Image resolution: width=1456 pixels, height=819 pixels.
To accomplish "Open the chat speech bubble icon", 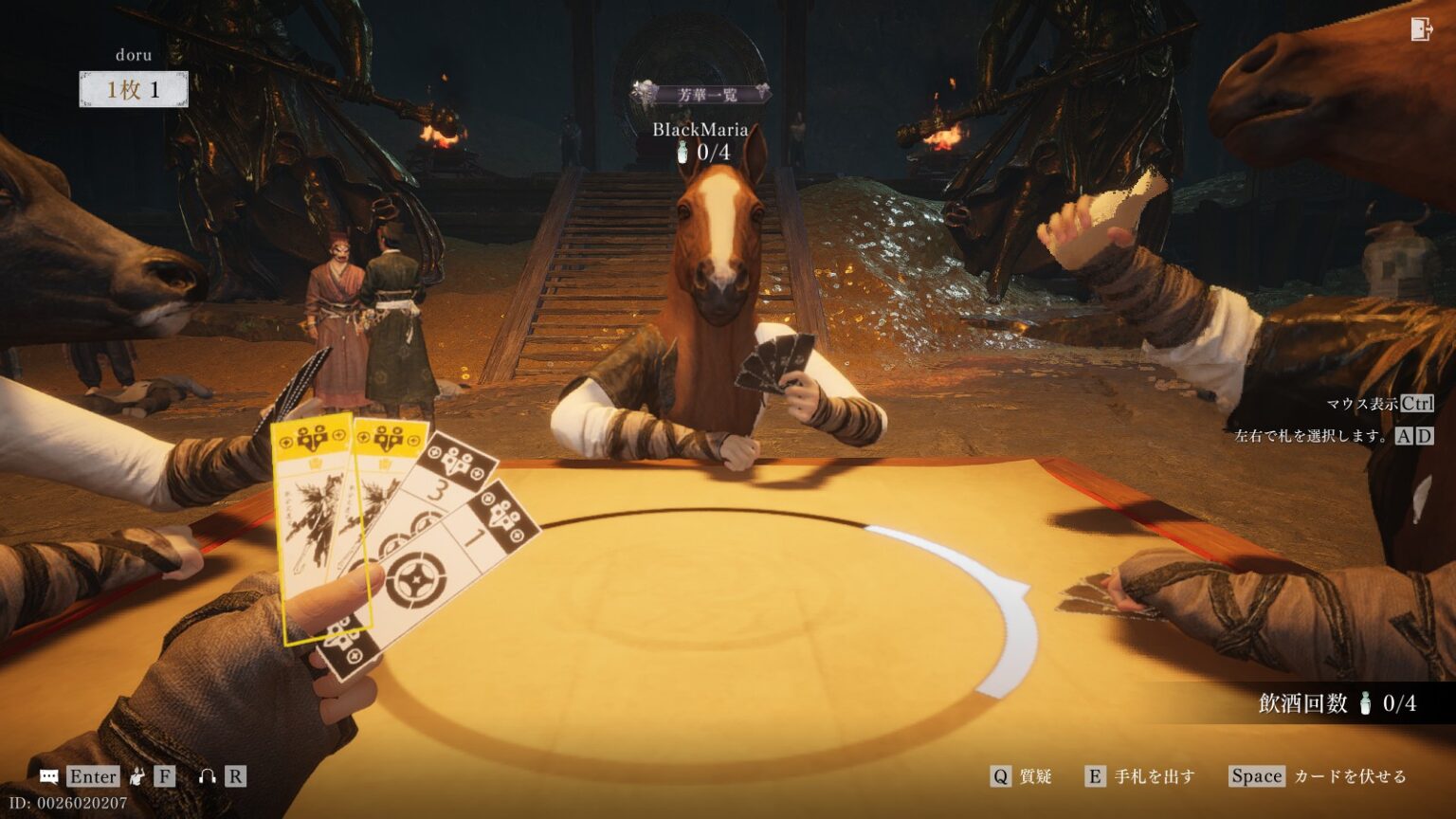I will (49, 776).
